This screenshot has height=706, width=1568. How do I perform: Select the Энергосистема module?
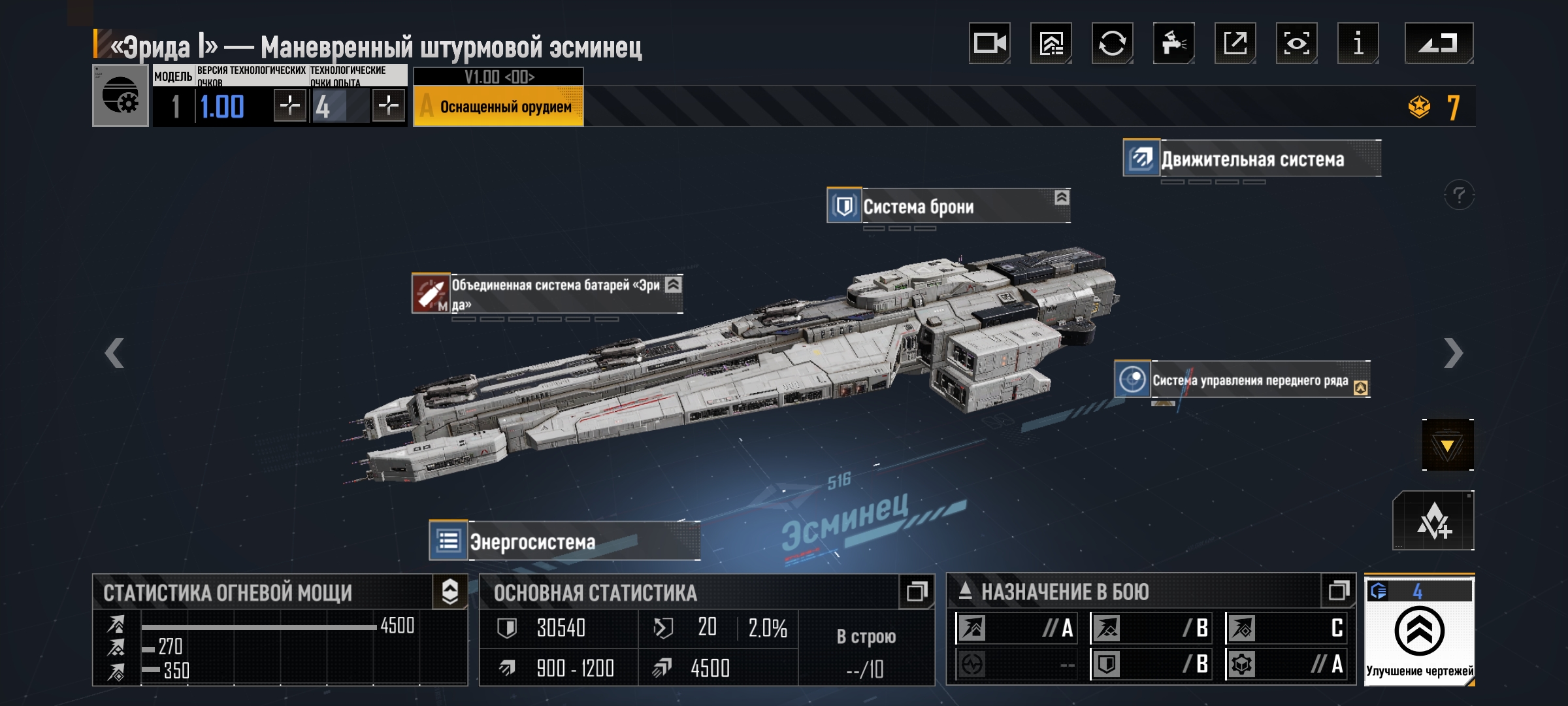(564, 541)
